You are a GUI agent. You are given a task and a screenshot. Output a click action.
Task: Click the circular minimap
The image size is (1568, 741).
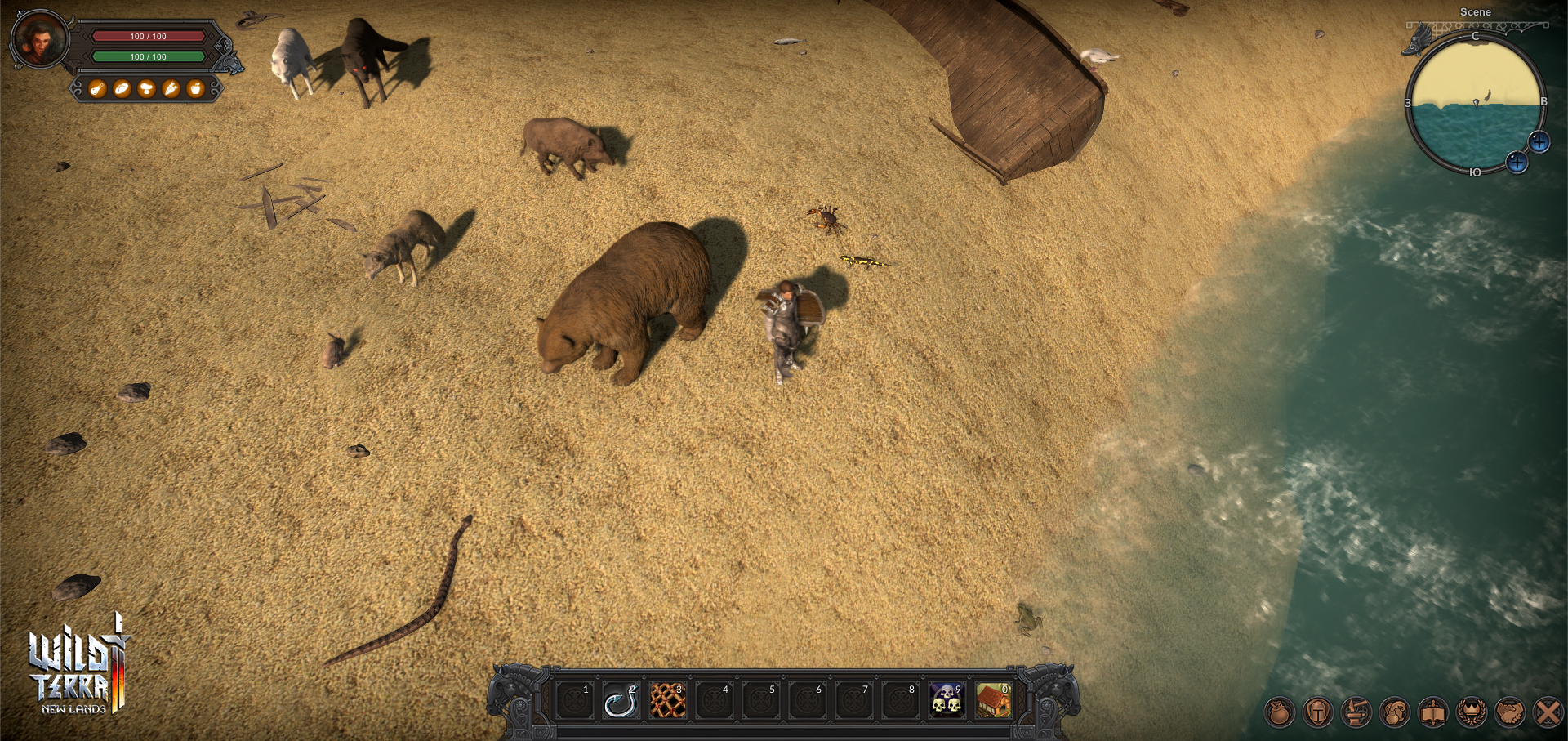coord(1475,105)
